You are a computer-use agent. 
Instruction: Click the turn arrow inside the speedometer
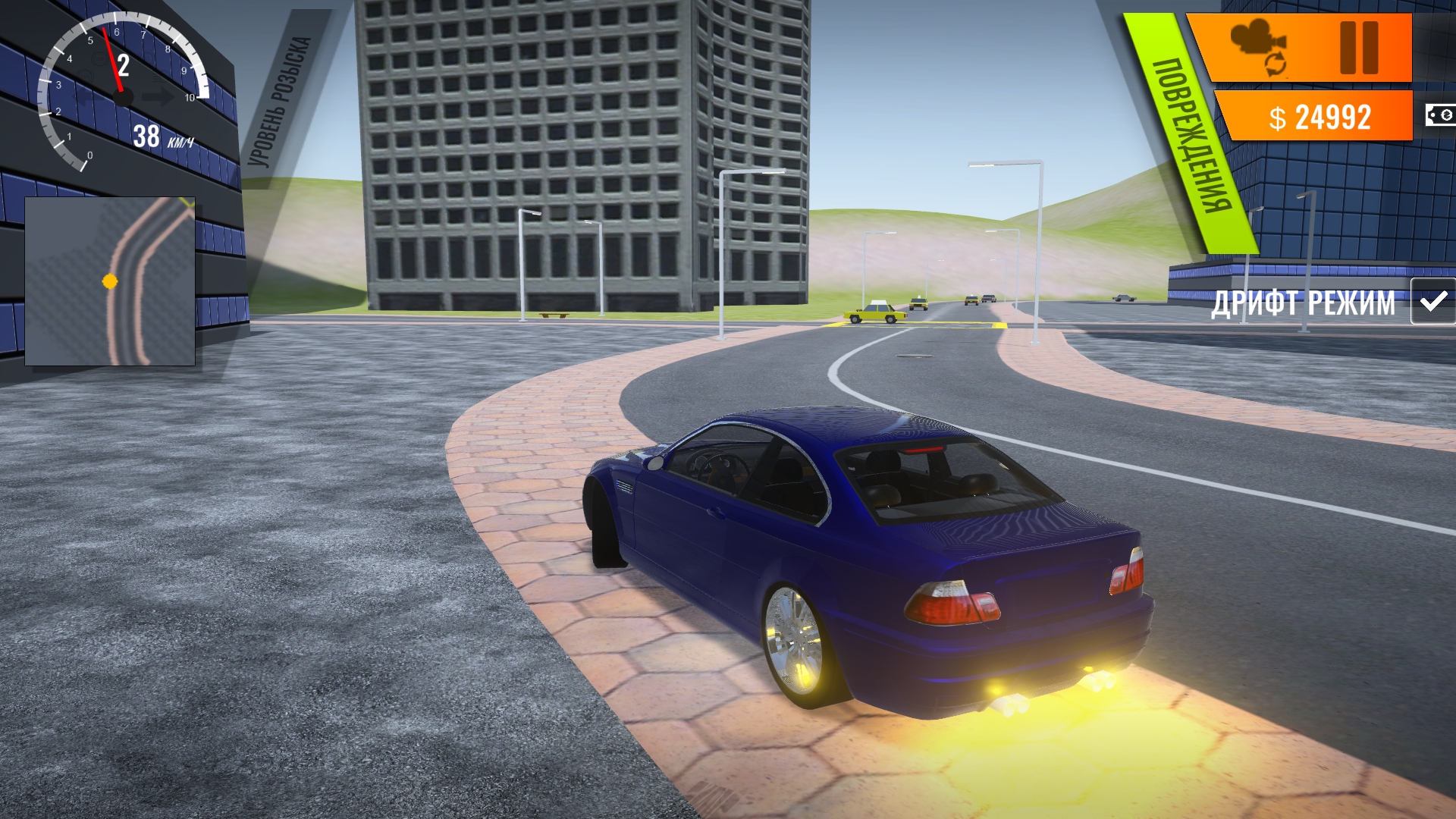point(160,96)
